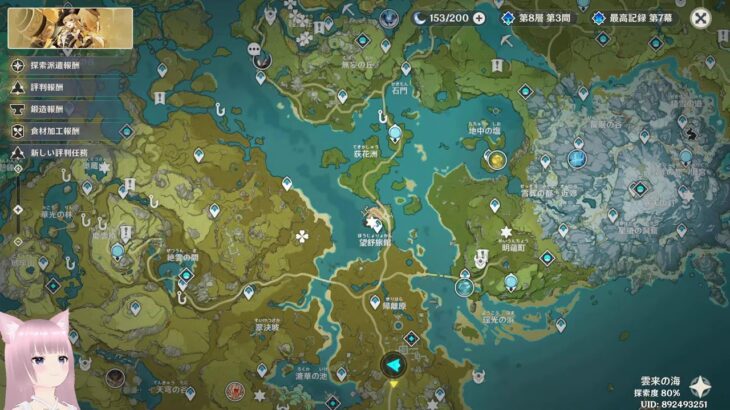Open the 新しい評判任務 new reputation quest entry
Viewport: 730px width, 410px height.
tap(18, 153)
